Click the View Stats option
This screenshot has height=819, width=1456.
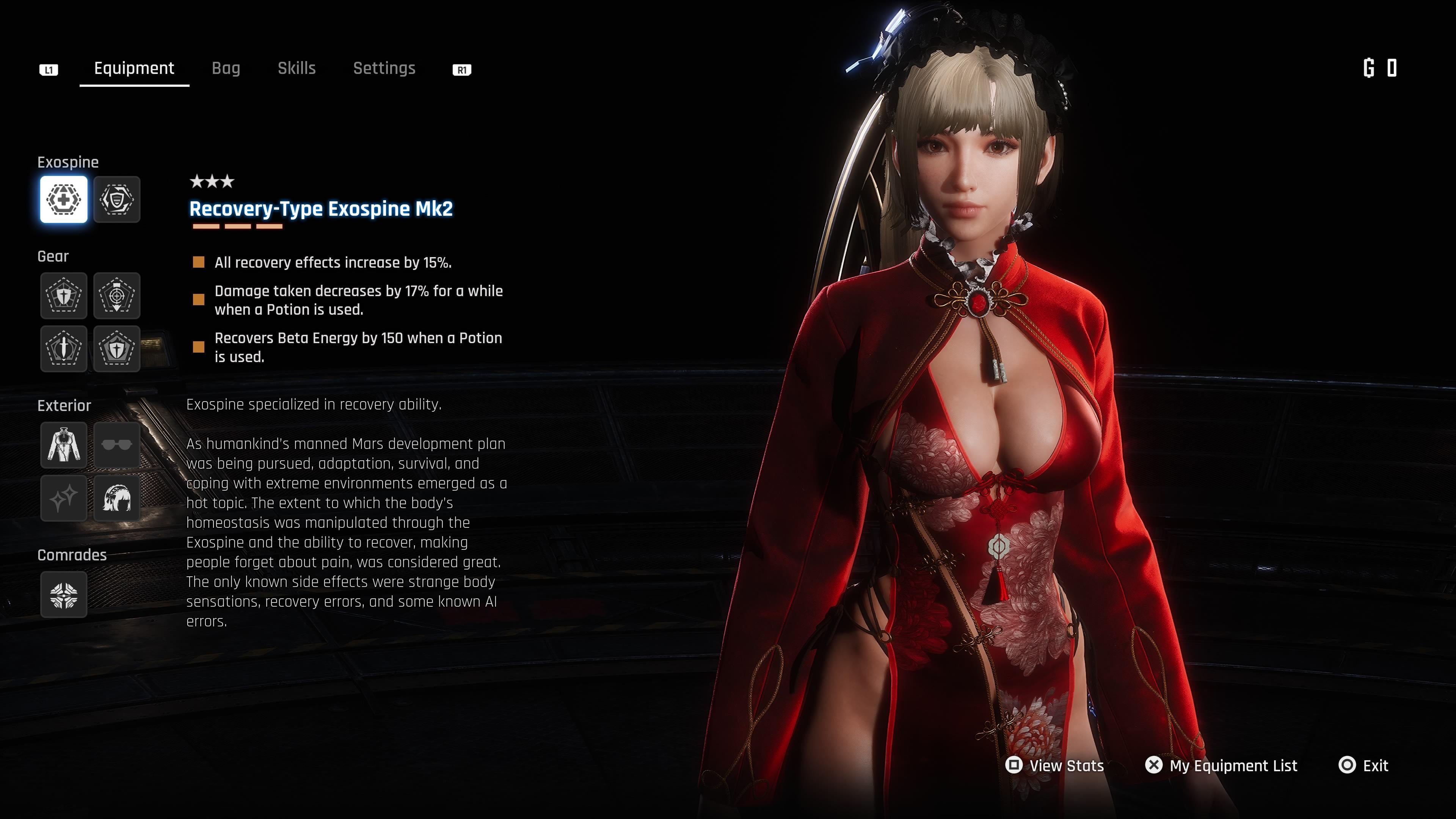pyautogui.click(x=1055, y=765)
